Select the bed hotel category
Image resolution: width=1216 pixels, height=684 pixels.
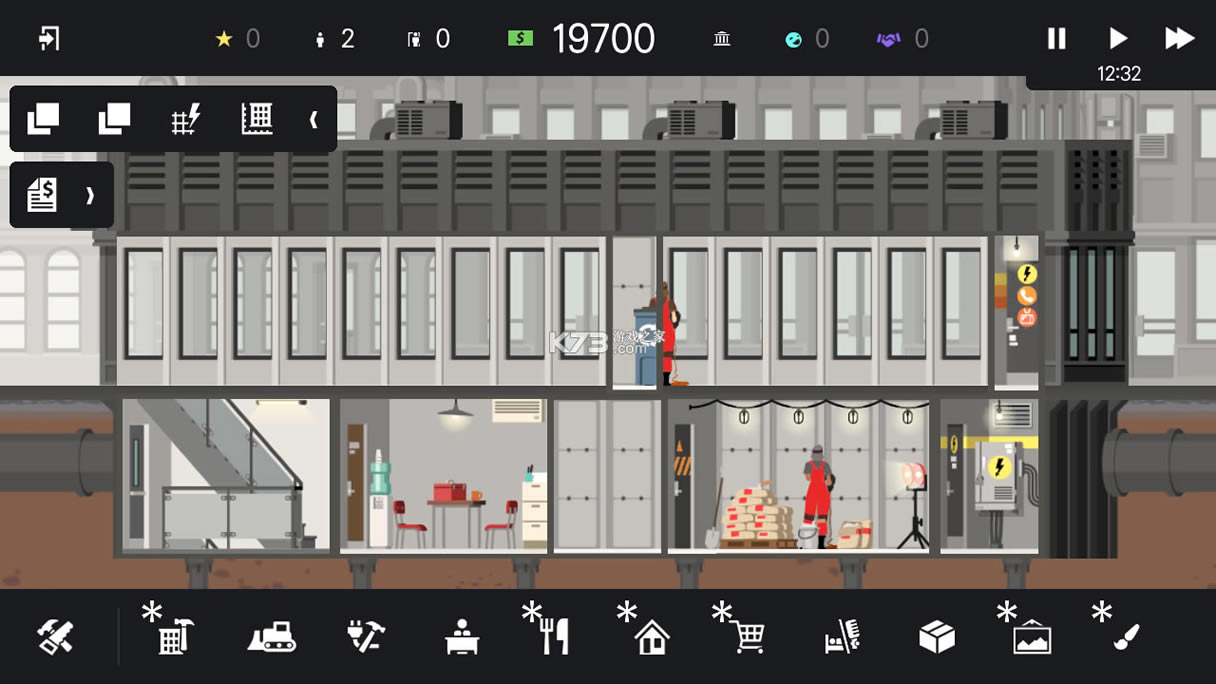[841, 636]
